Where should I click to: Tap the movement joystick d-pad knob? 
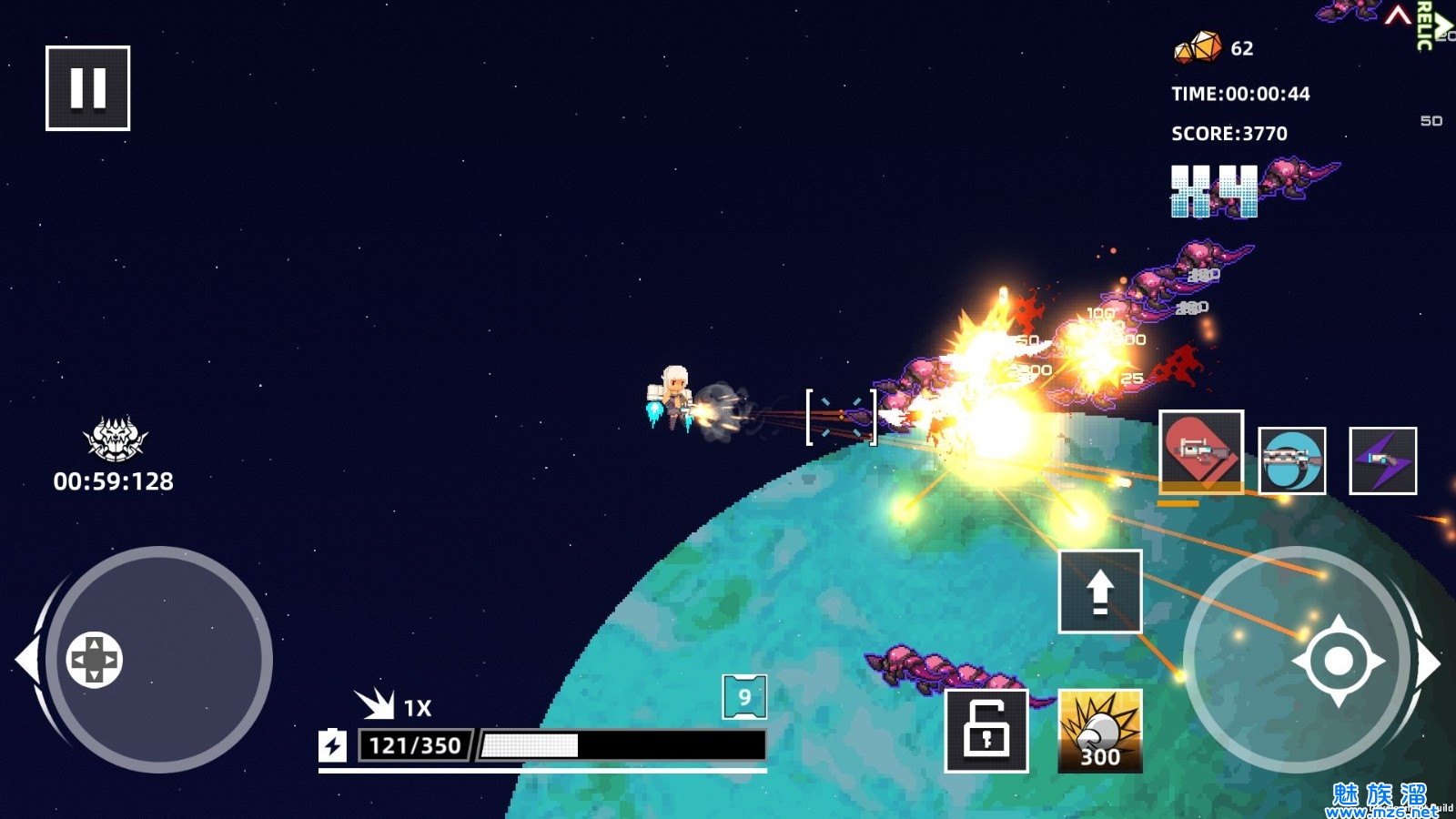(x=95, y=659)
